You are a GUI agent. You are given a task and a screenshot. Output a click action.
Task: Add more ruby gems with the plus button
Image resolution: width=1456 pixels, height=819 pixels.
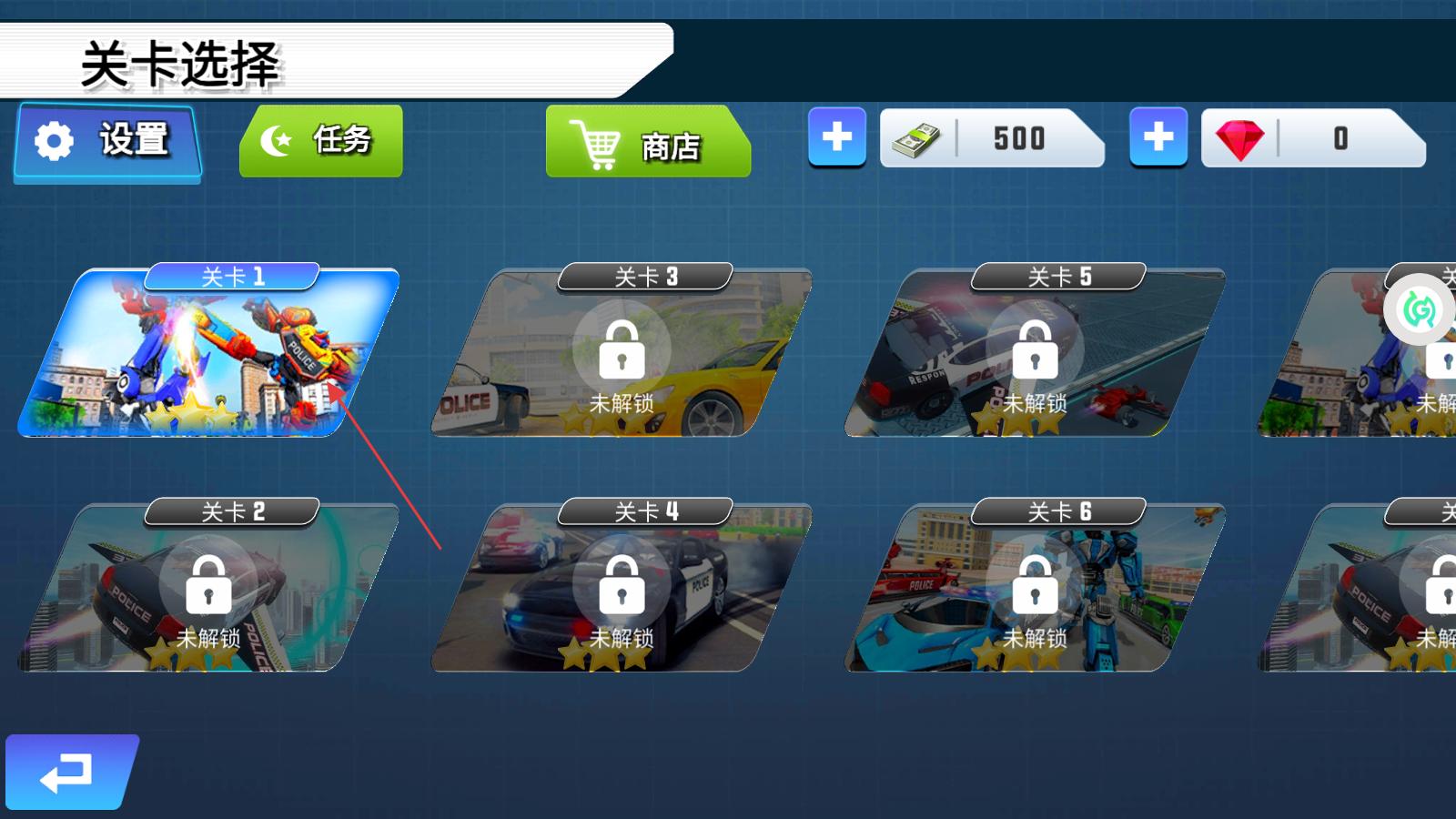pyautogui.click(x=1158, y=137)
